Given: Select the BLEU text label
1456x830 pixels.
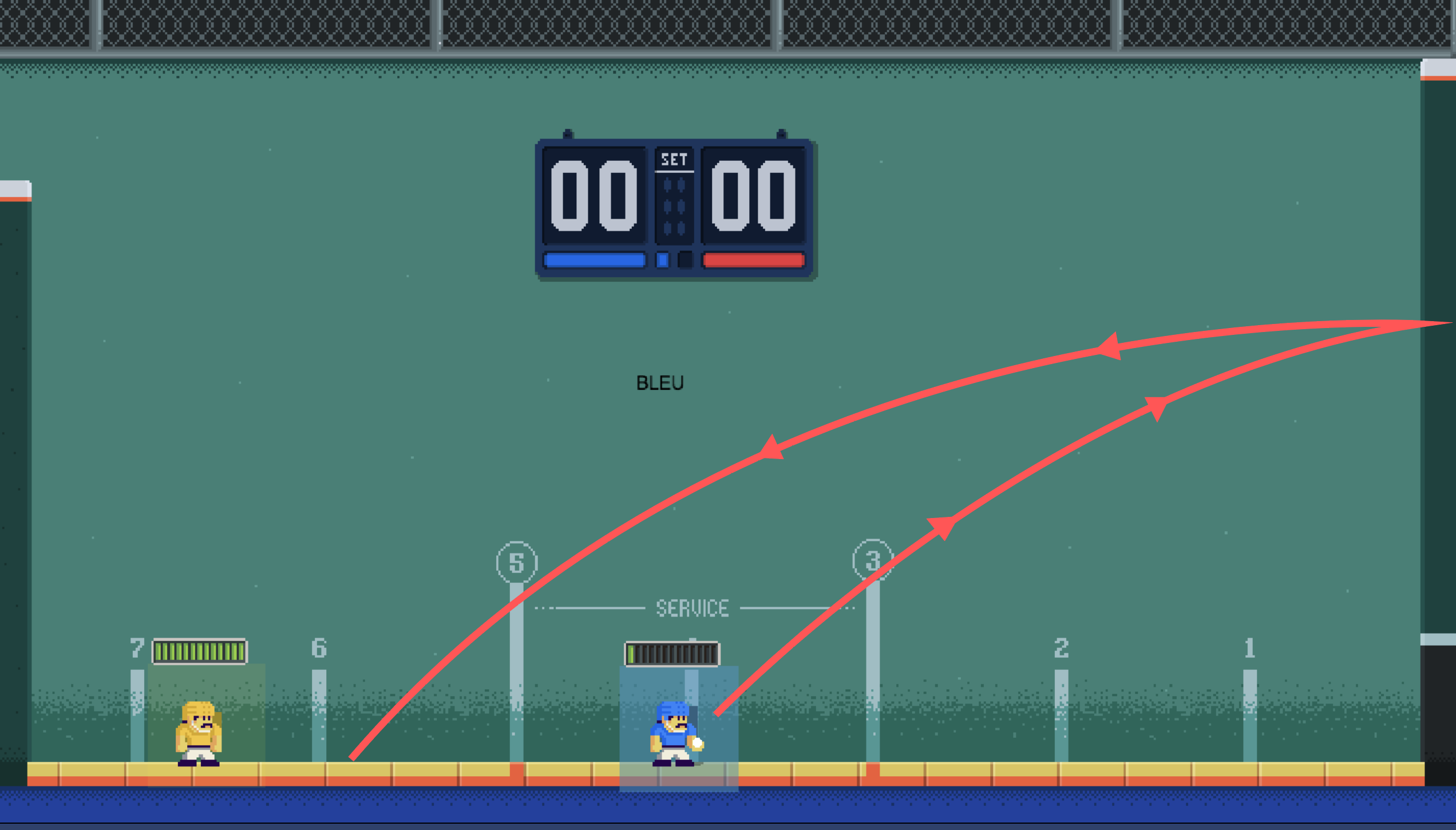Looking at the screenshot, I should pos(660,383).
